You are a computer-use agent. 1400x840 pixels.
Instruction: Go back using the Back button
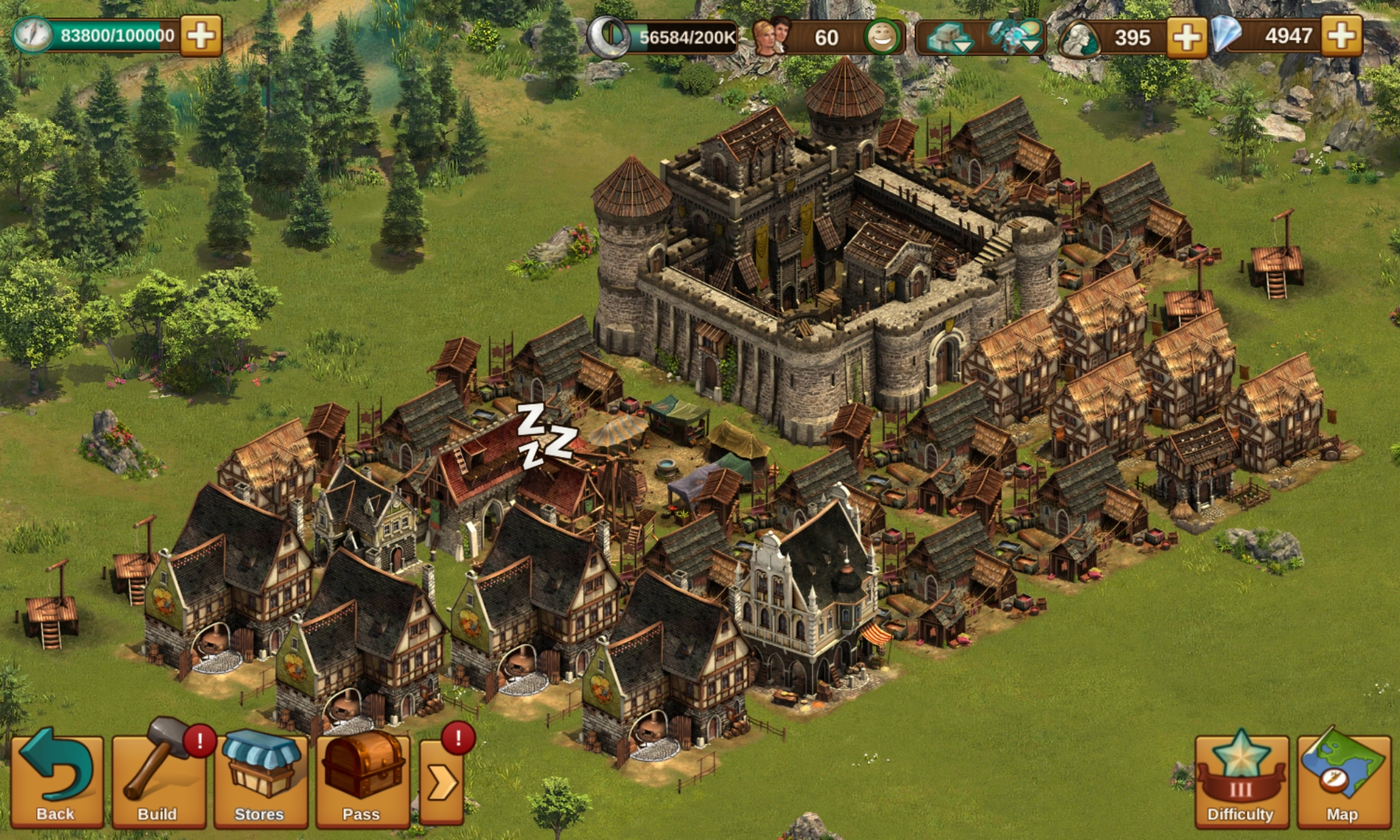point(56,780)
